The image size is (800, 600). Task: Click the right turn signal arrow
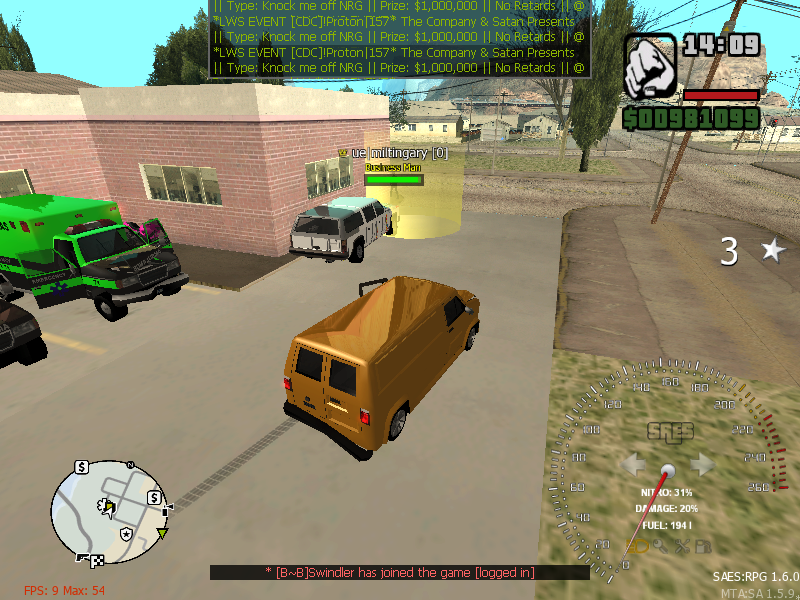703,464
